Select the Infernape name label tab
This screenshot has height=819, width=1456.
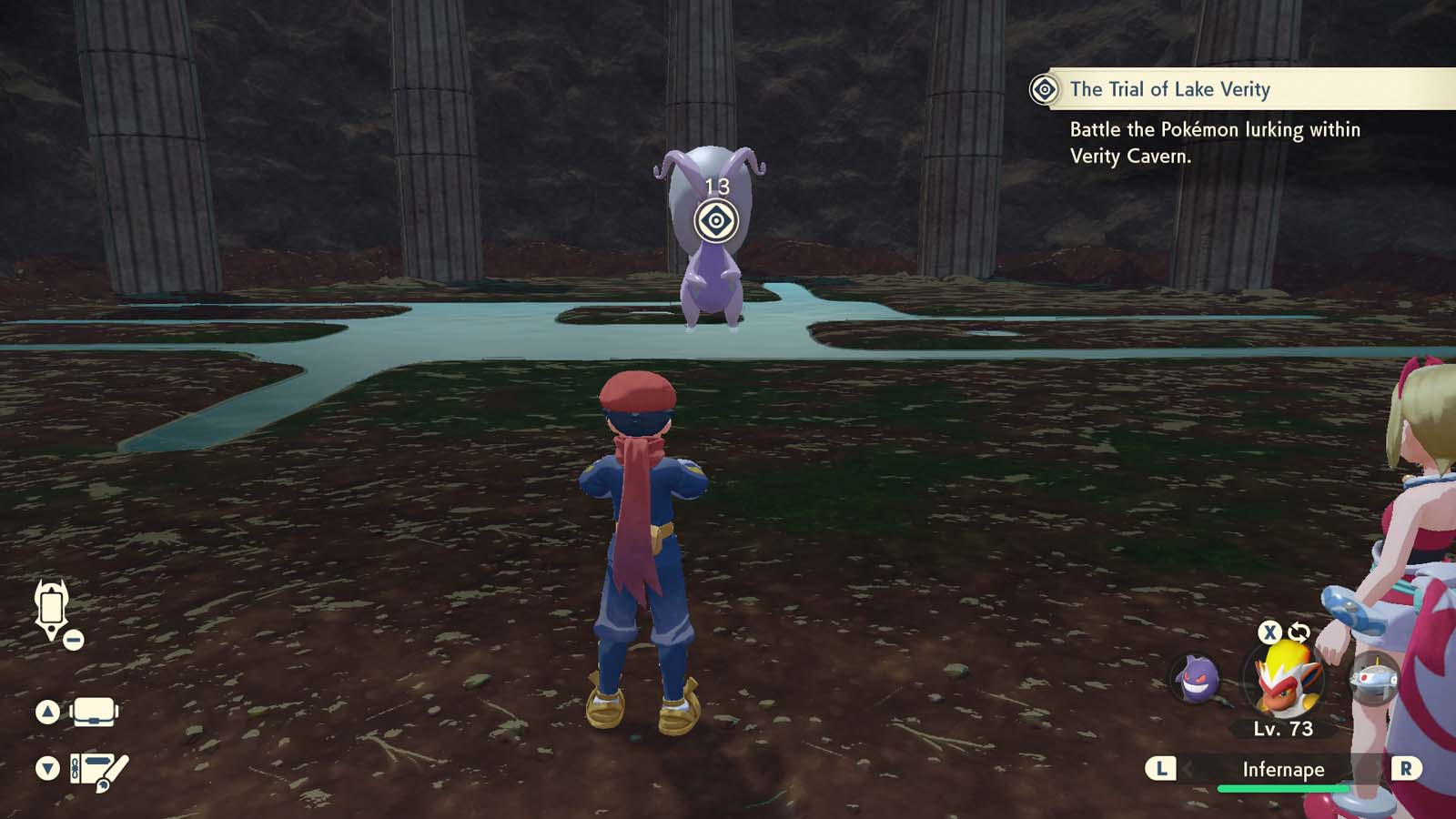tap(1287, 769)
